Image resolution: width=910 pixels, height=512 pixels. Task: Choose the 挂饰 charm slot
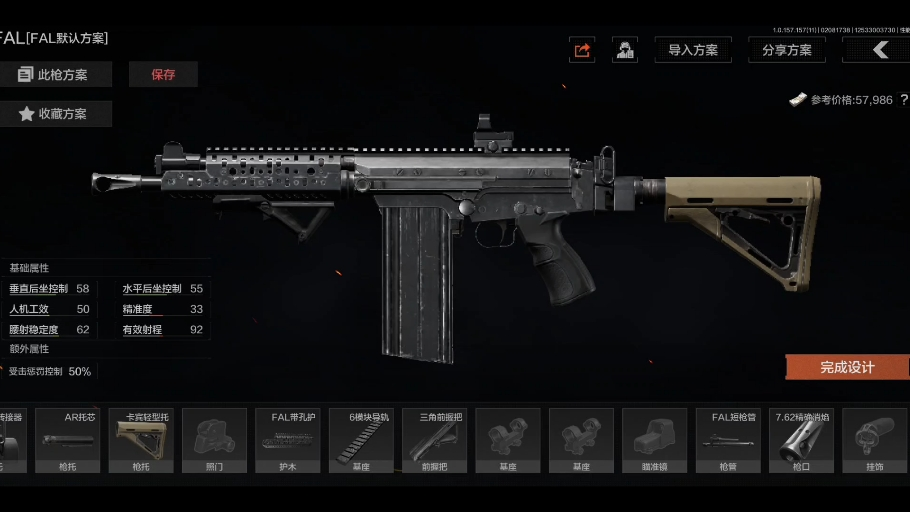pyautogui.click(x=874, y=440)
